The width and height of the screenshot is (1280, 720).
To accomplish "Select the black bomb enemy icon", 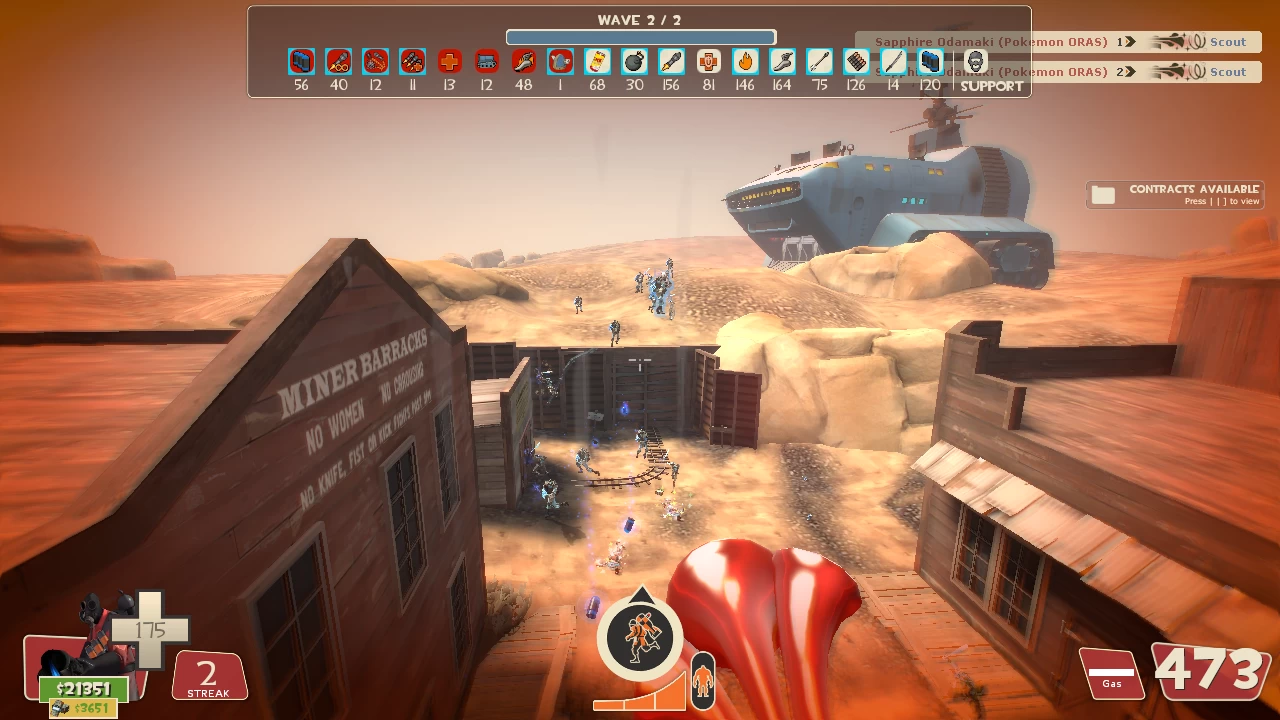I will pos(634,62).
